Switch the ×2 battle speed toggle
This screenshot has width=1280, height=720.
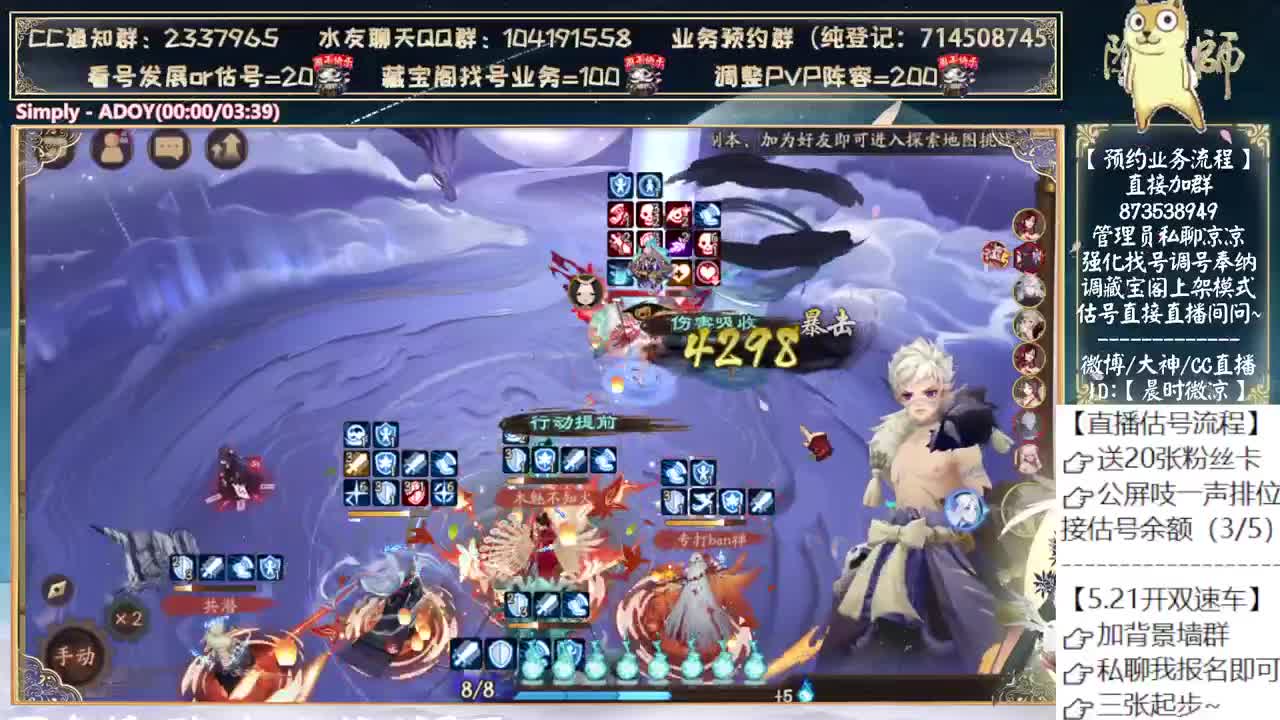tap(127, 617)
